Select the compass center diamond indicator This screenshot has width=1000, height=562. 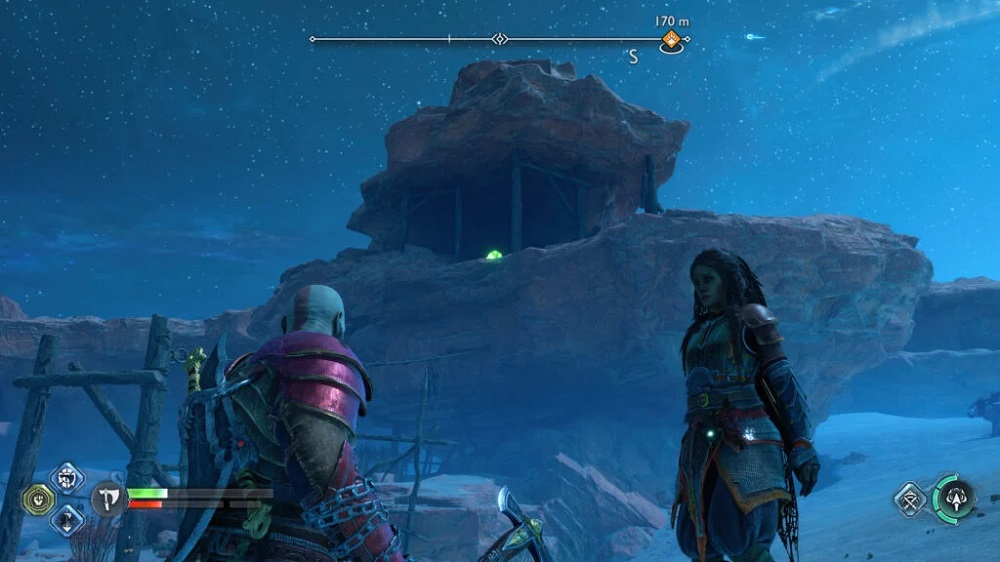[x=499, y=39]
